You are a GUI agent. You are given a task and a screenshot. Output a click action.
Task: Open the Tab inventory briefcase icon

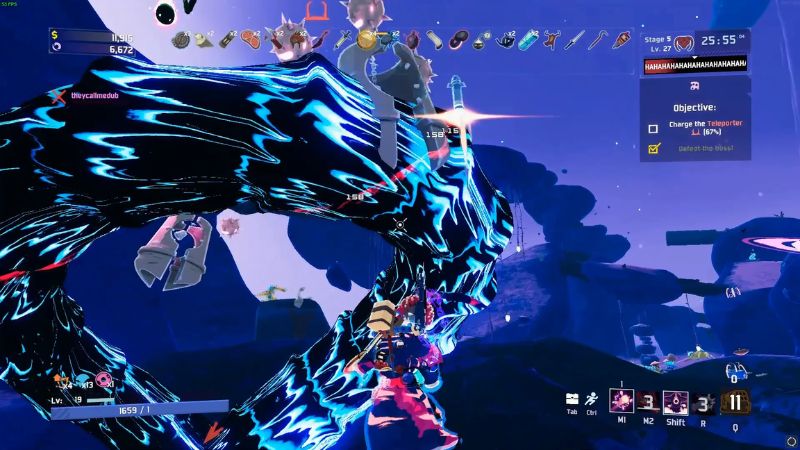coord(572,399)
